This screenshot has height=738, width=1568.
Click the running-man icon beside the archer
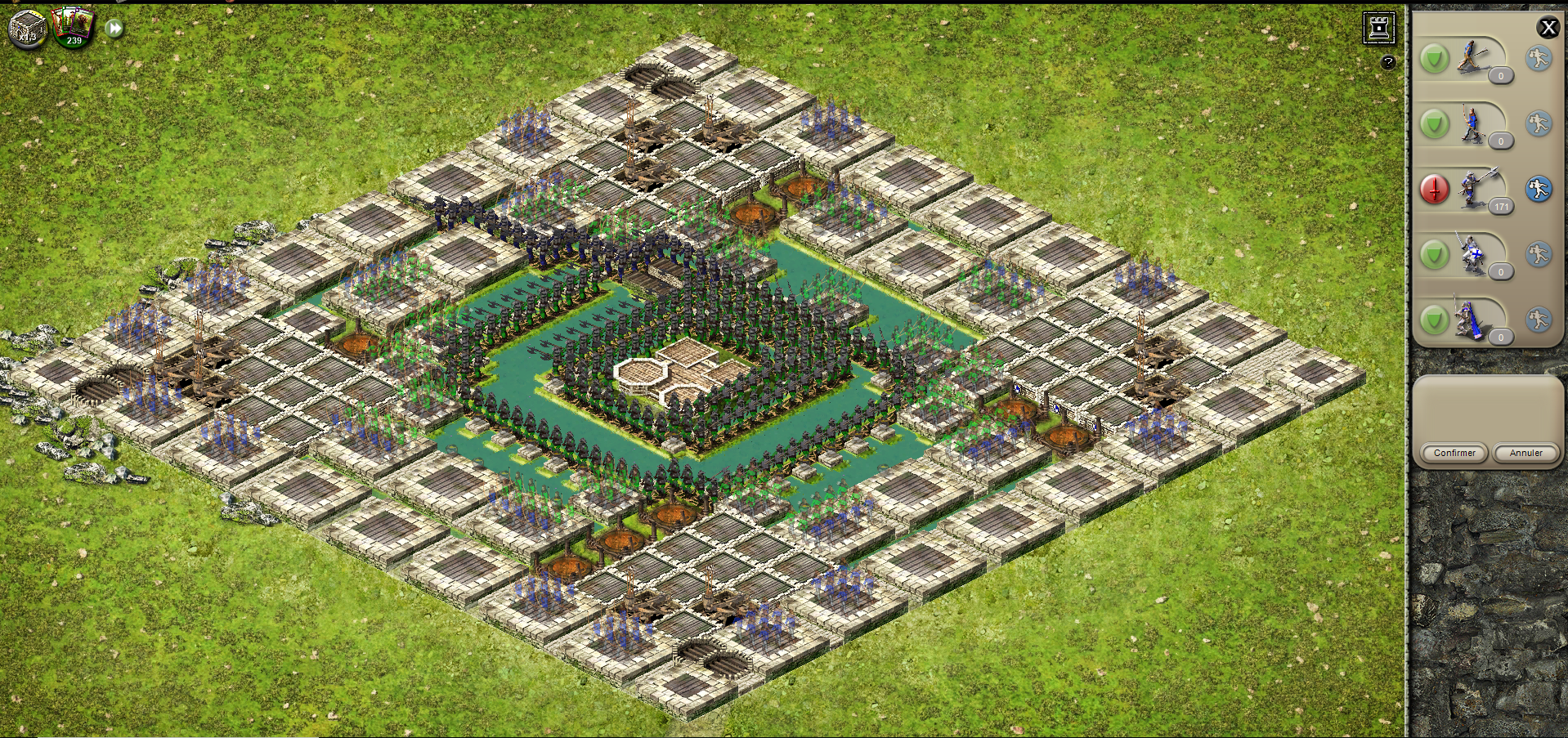pos(1539,124)
